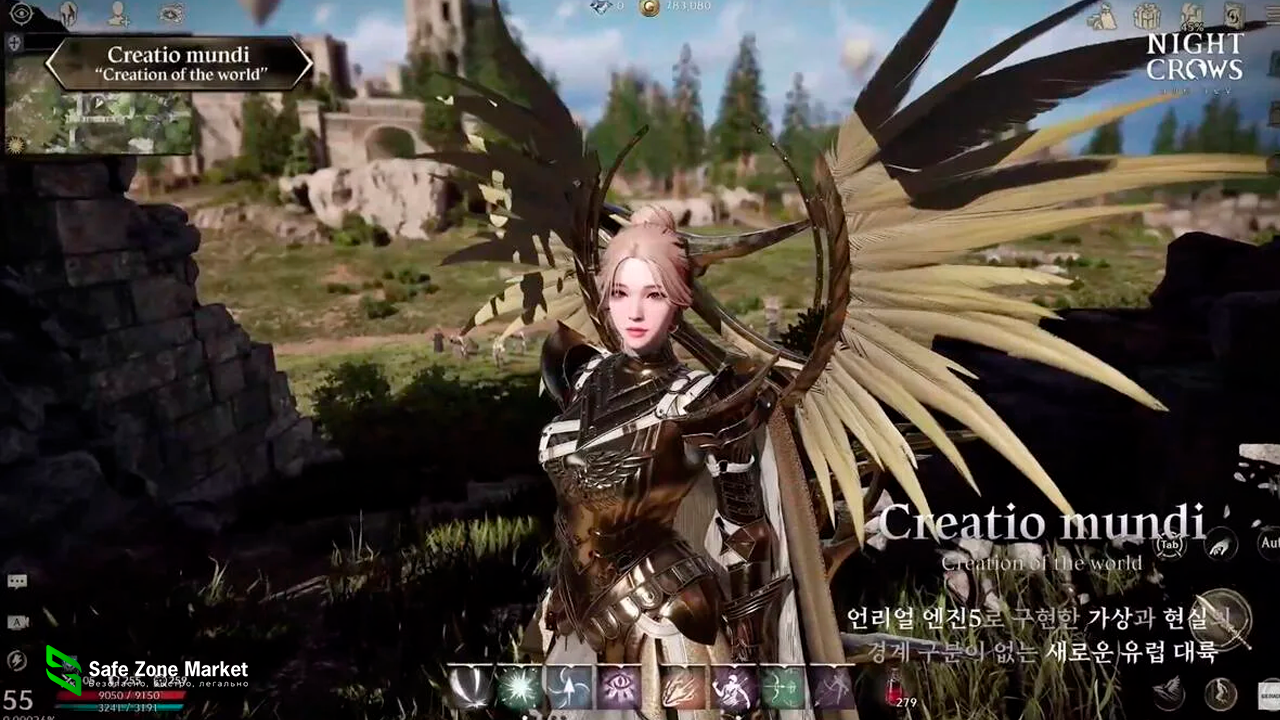The image size is (1280, 720).
Task: Open the money bag shop icon
Action: (x=1102, y=16)
